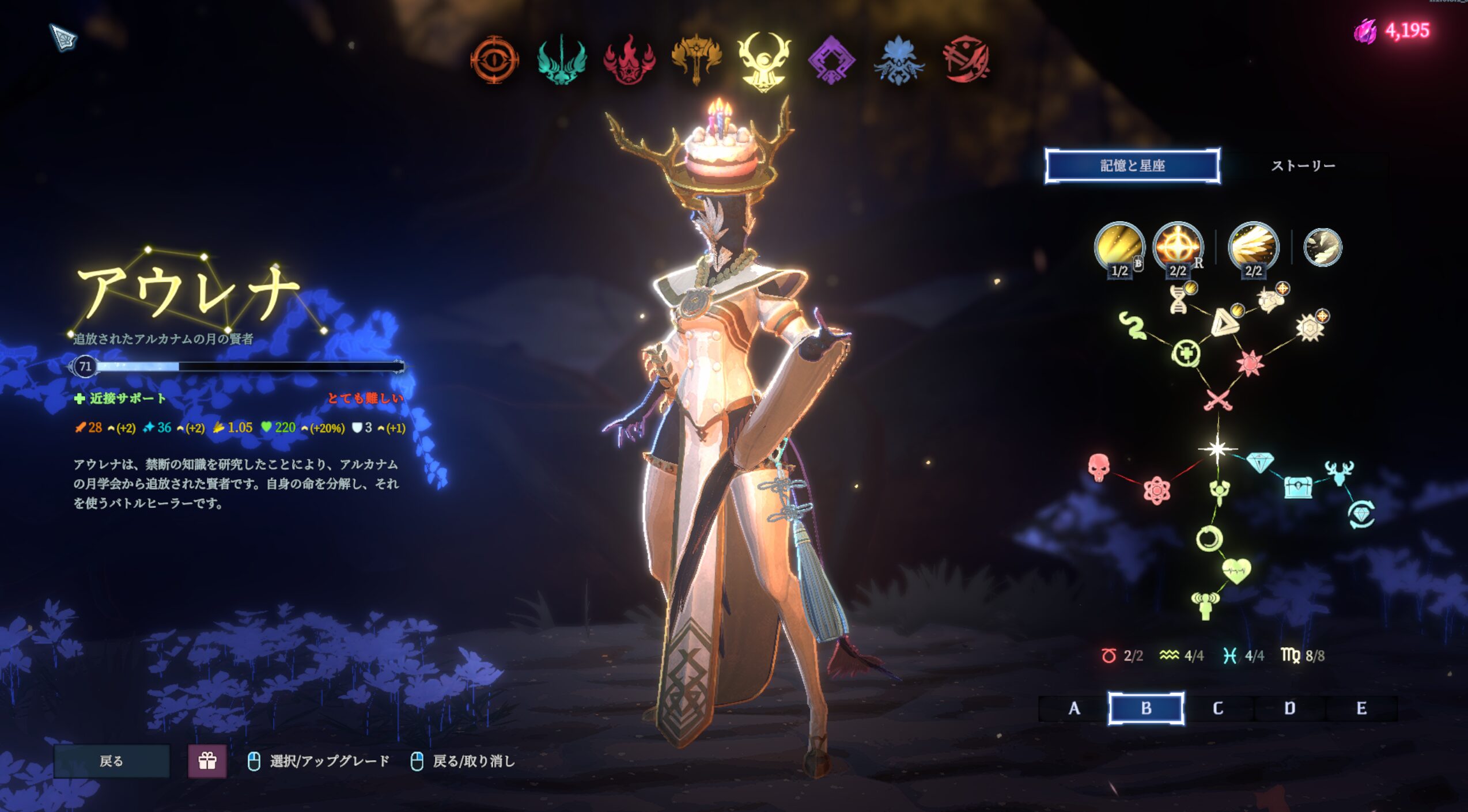Click the cyan treasure chest node

1297,487
